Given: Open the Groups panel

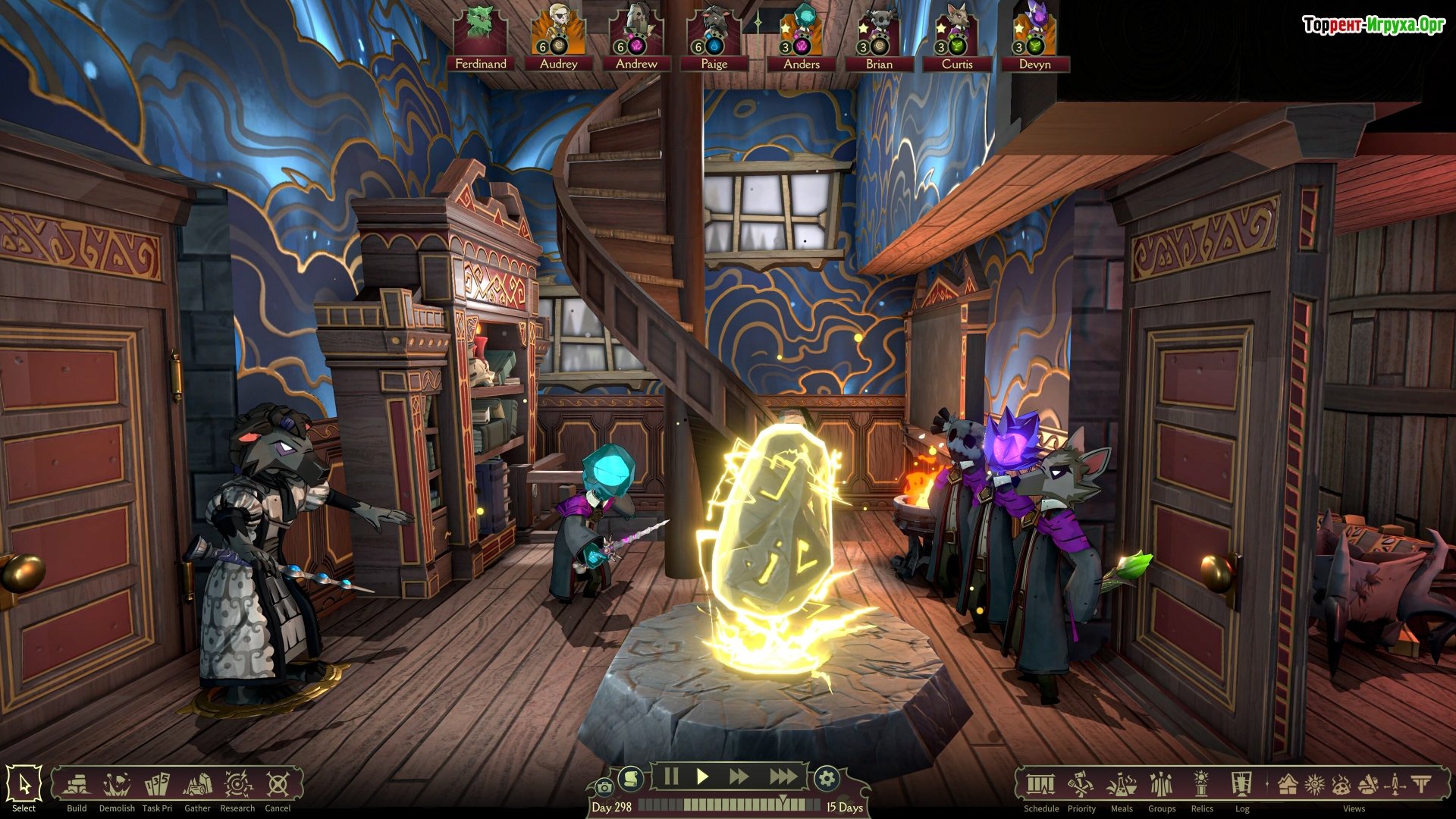Looking at the screenshot, I should [1162, 786].
